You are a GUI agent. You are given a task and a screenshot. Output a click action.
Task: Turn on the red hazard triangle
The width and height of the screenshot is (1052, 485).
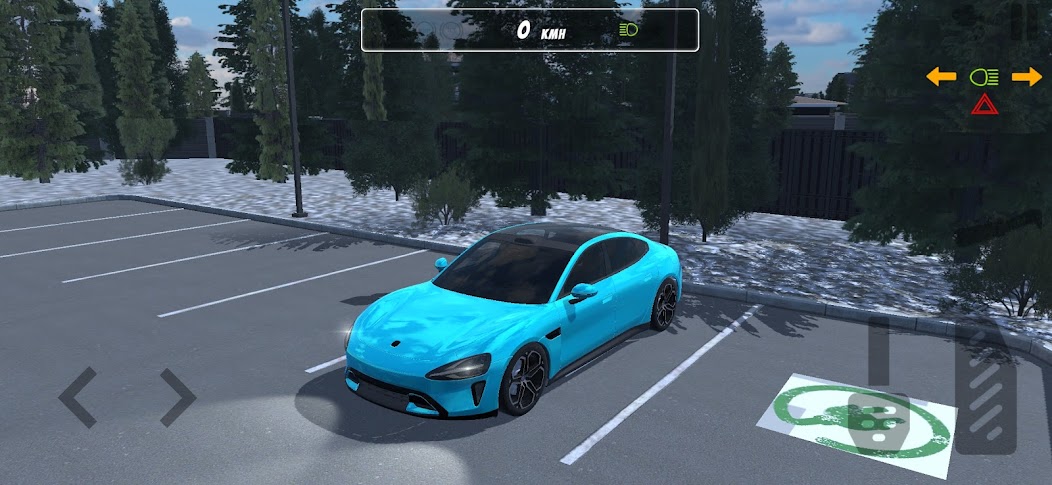984,103
